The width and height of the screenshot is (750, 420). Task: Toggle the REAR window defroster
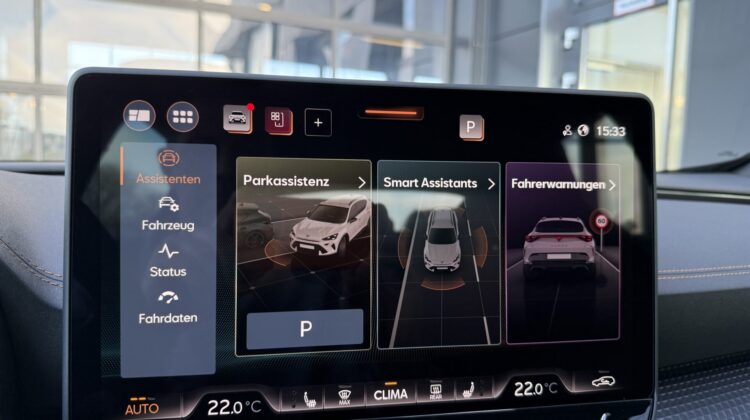pos(436,392)
